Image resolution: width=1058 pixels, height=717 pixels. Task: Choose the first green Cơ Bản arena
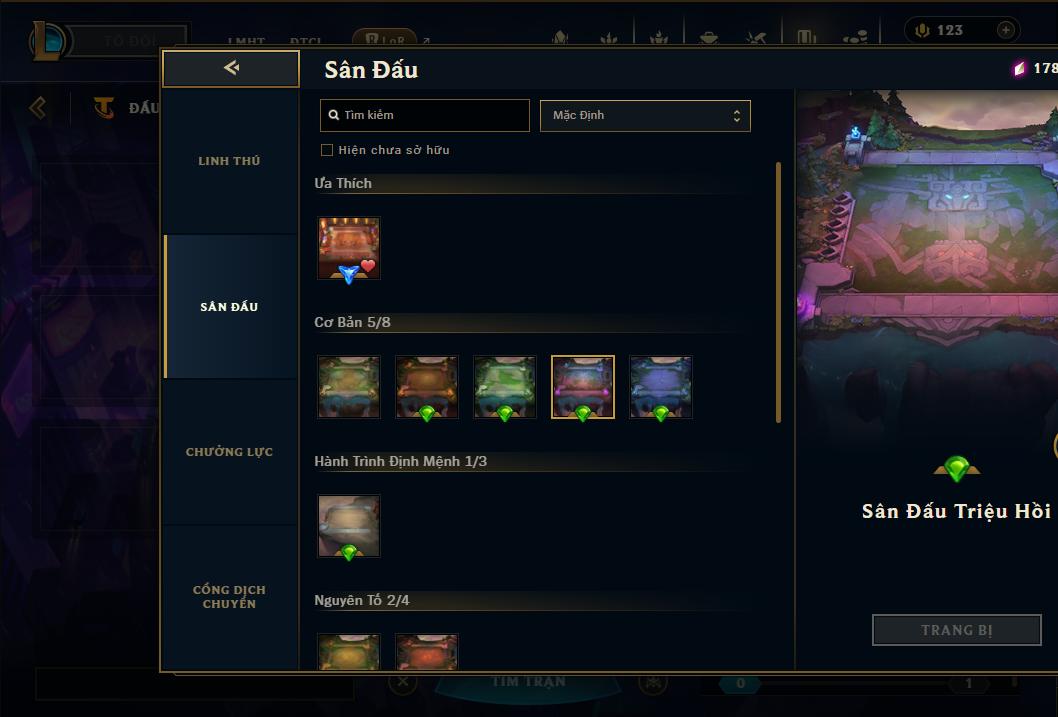(x=349, y=386)
